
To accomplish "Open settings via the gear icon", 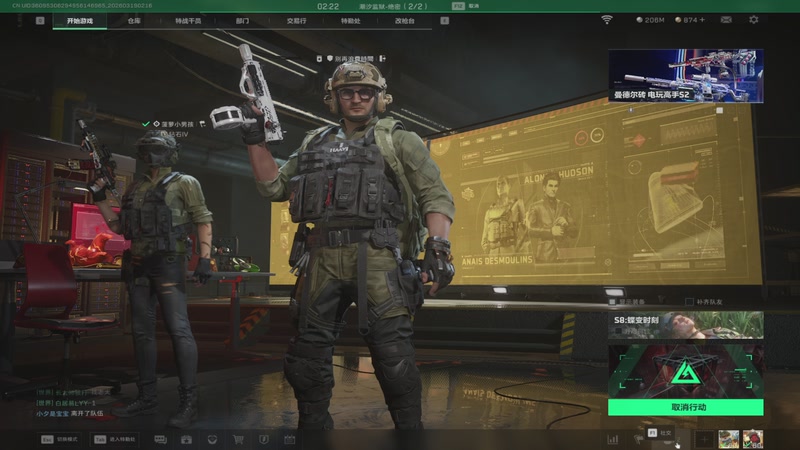I will pyautogui.click(x=753, y=19).
